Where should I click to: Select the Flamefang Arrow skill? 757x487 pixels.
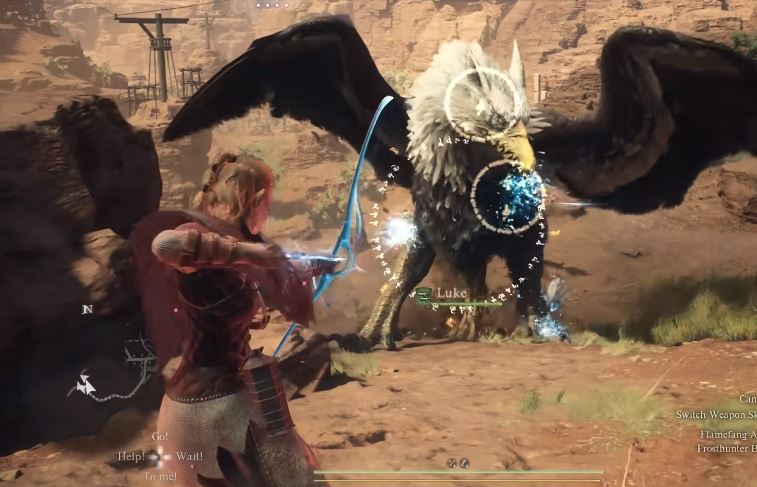[727, 434]
